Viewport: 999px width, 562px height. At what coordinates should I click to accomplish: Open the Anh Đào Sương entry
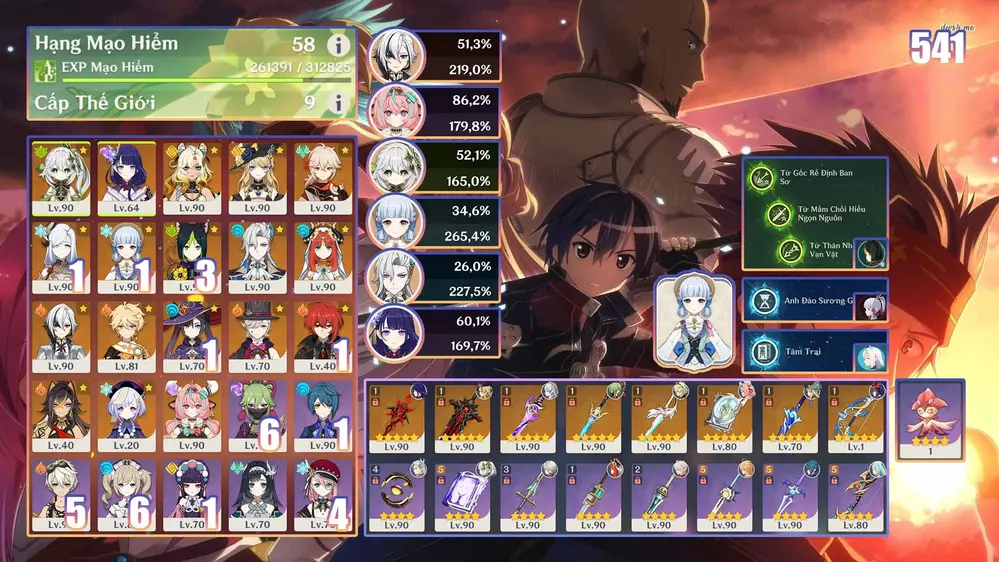click(814, 299)
